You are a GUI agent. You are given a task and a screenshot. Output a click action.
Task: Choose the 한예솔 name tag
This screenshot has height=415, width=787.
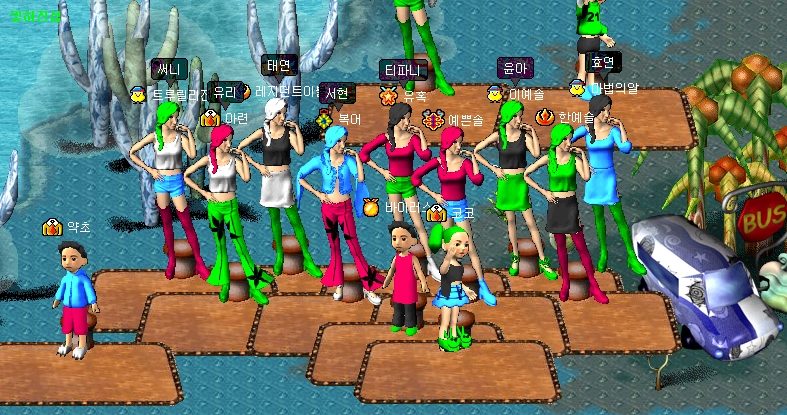576,117
